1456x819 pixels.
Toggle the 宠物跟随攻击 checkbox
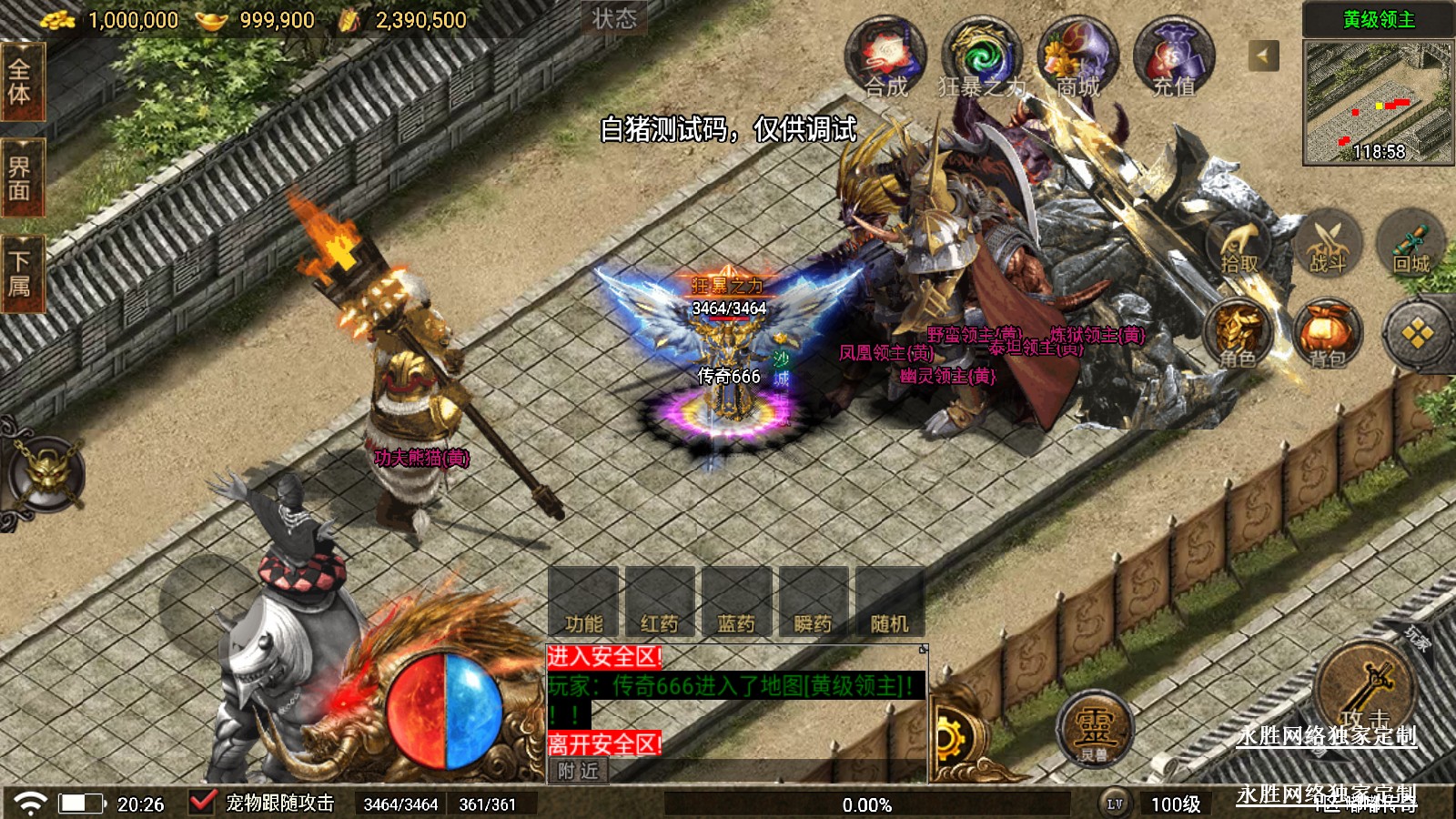pyautogui.click(x=202, y=803)
